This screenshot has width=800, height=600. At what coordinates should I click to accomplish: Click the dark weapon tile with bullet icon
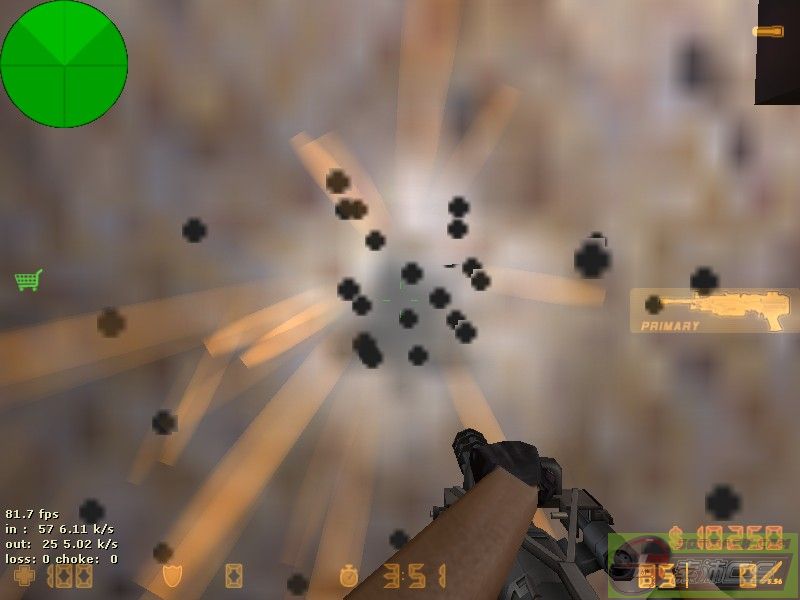click(x=776, y=50)
